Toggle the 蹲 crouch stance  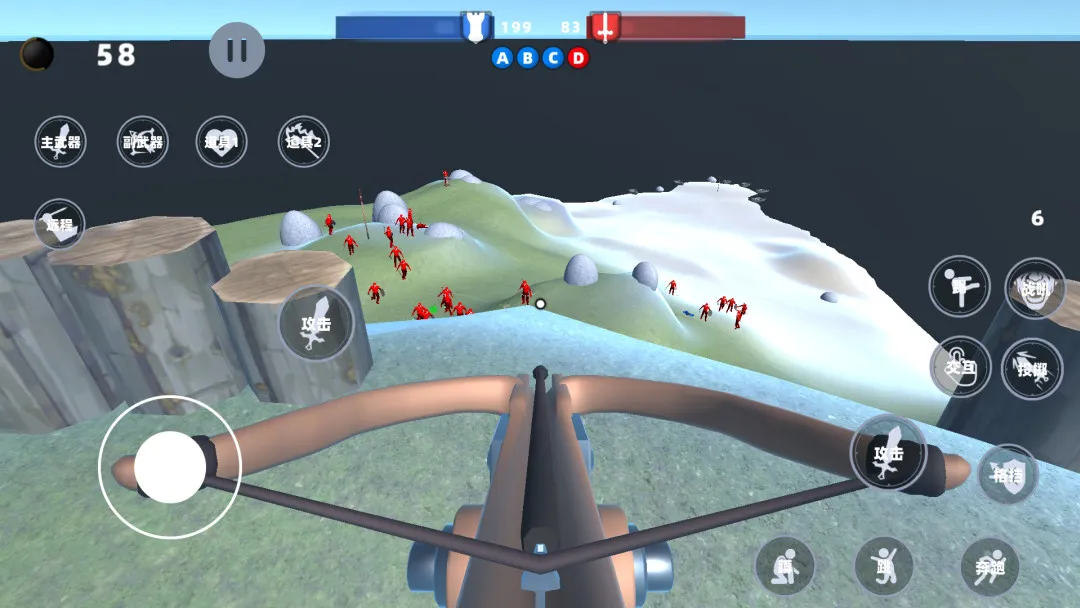pyautogui.click(x=784, y=566)
